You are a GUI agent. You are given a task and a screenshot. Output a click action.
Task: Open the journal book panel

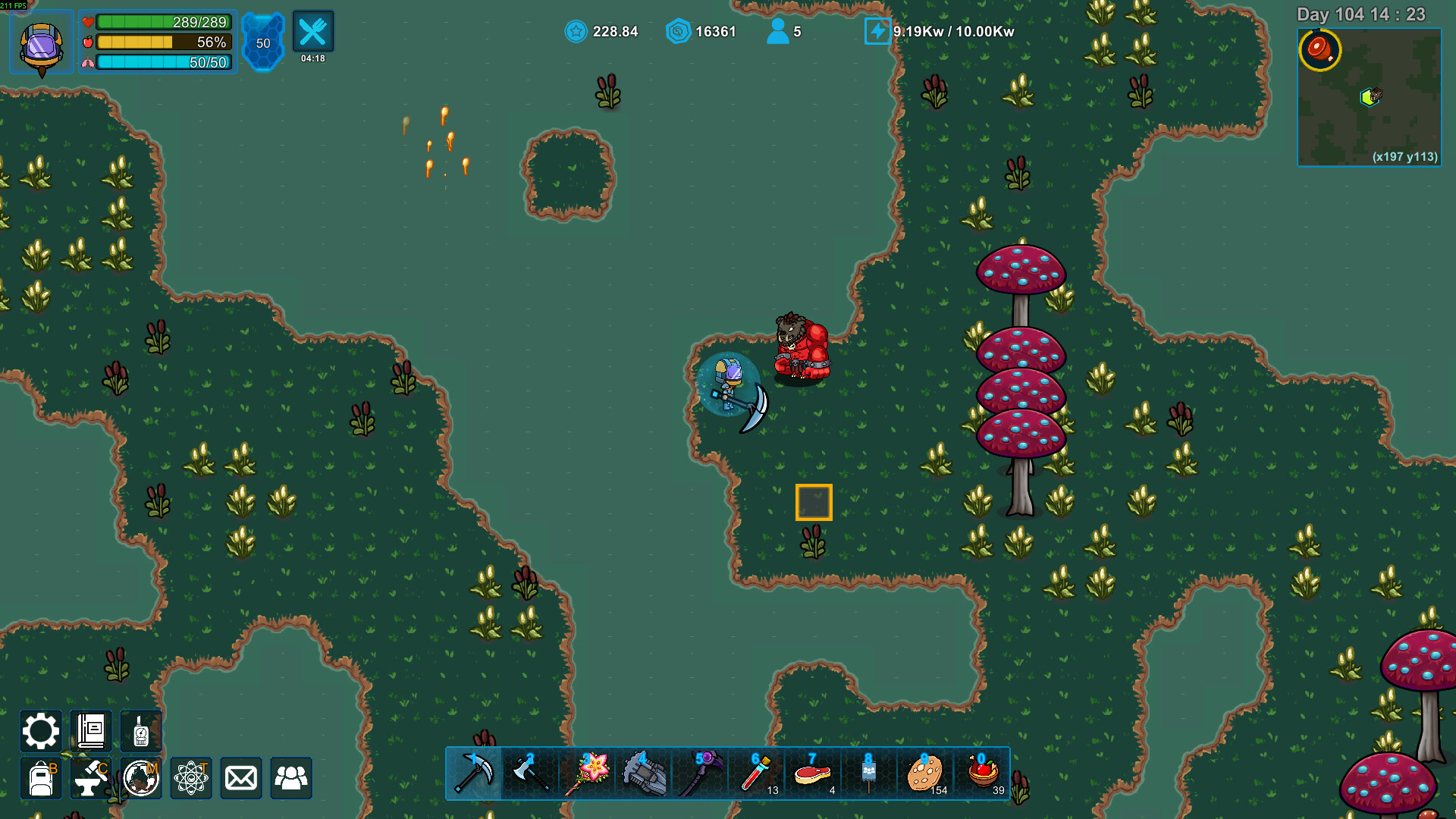click(90, 731)
